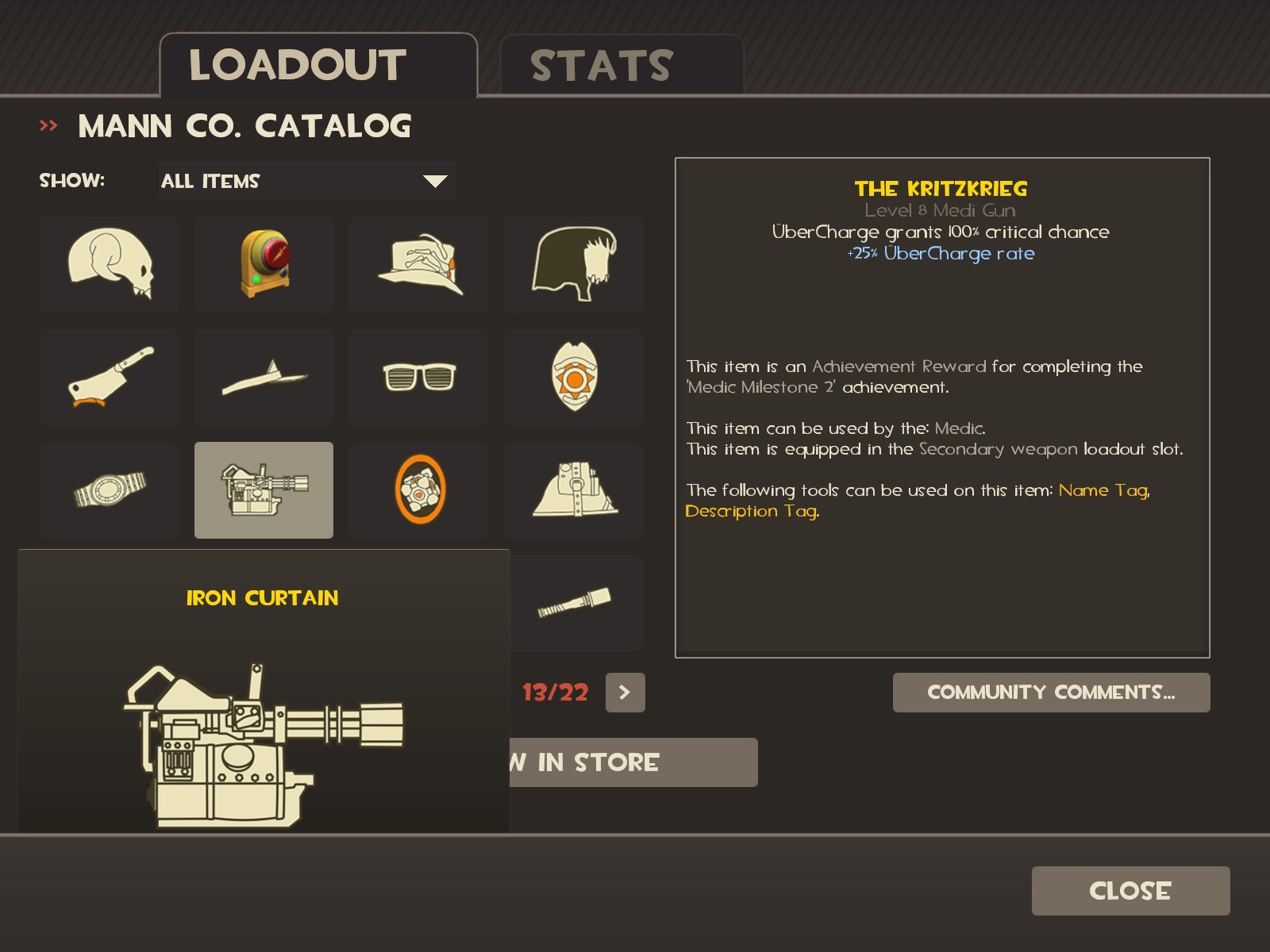Screen dimensions: 1270x952
Task: Click the Companion Cube pin icon
Action: pos(418,489)
